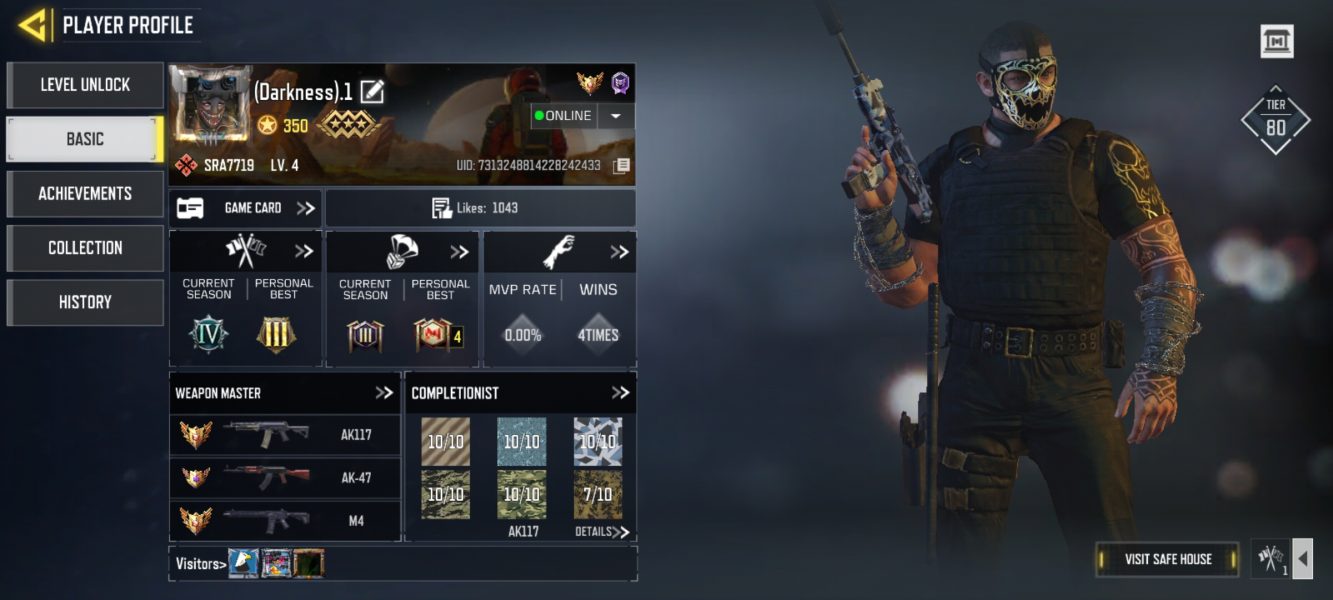1333x600 pixels.
Task: Copy the player UID
Action: click(x=621, y=165)
